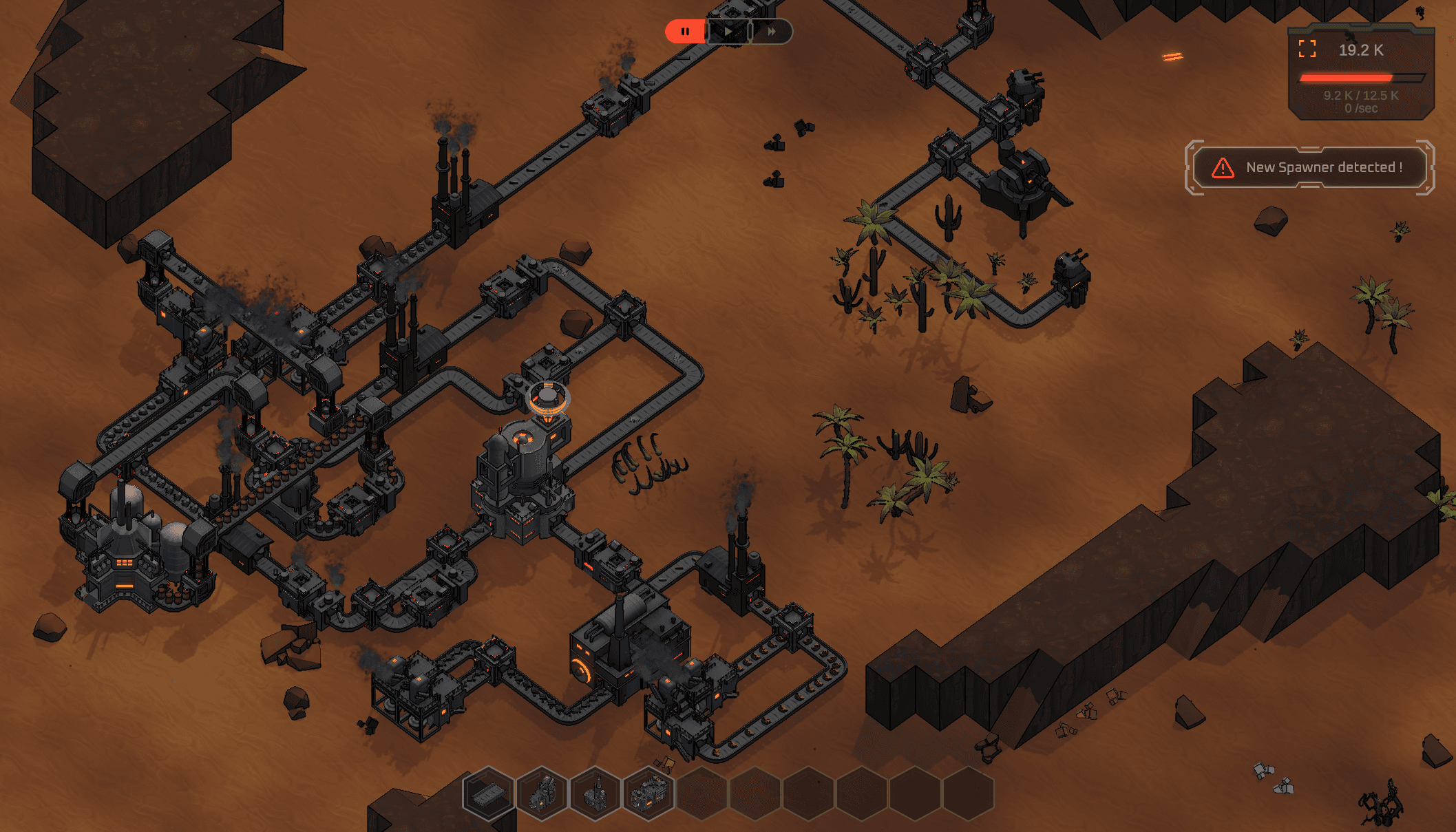The width and height of the screenshot is (1456, 832).
Task: Click the warning triangle in the spawner alert
Action: pyautogui.click(x=1222, y=166)
